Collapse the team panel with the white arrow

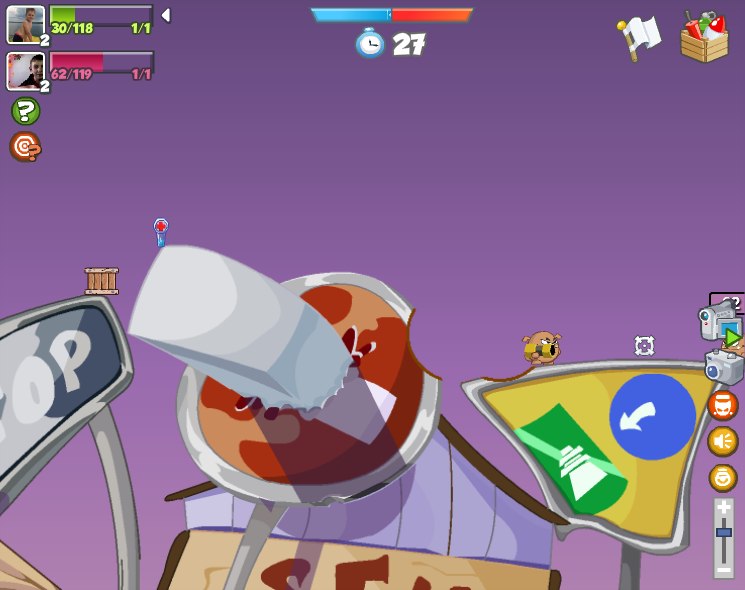coord(166,15)
